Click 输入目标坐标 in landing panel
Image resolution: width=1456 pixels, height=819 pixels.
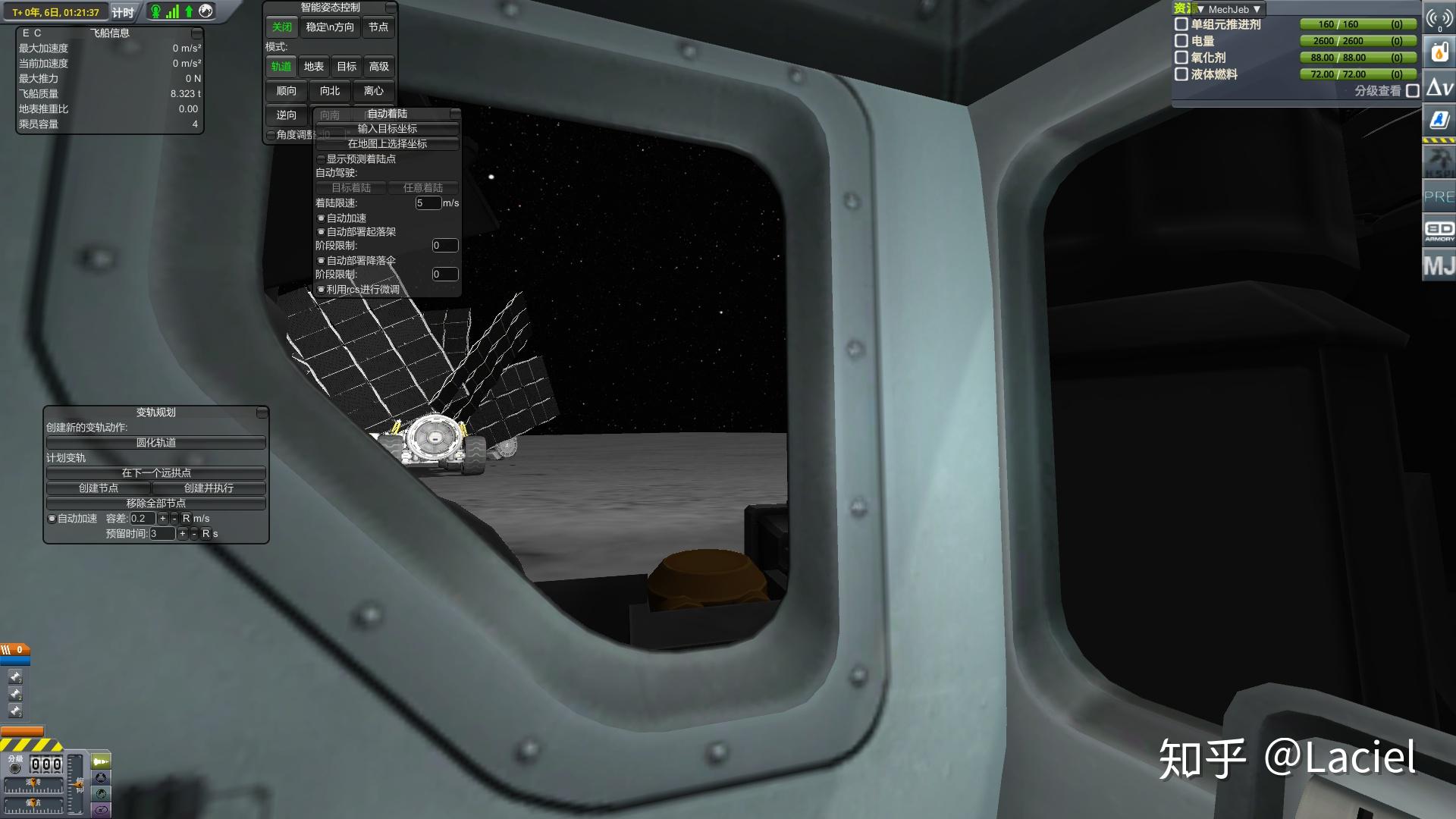(x=387, y=129)
